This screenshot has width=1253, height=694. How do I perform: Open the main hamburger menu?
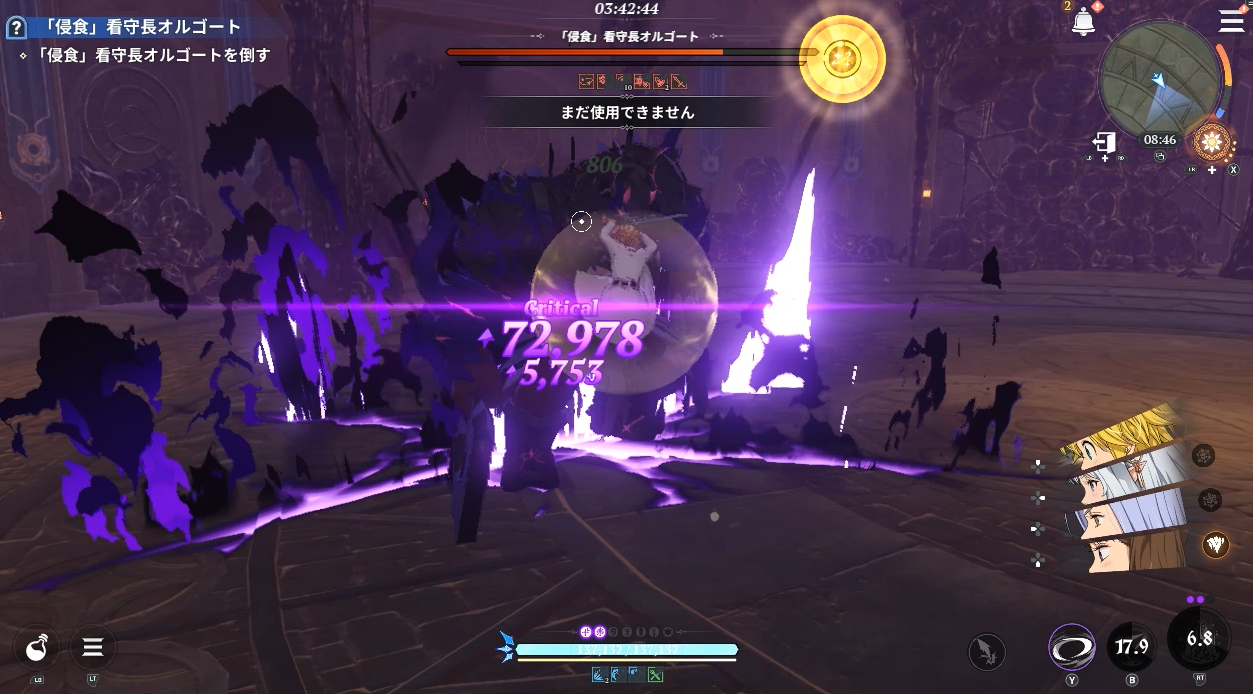1231,21
